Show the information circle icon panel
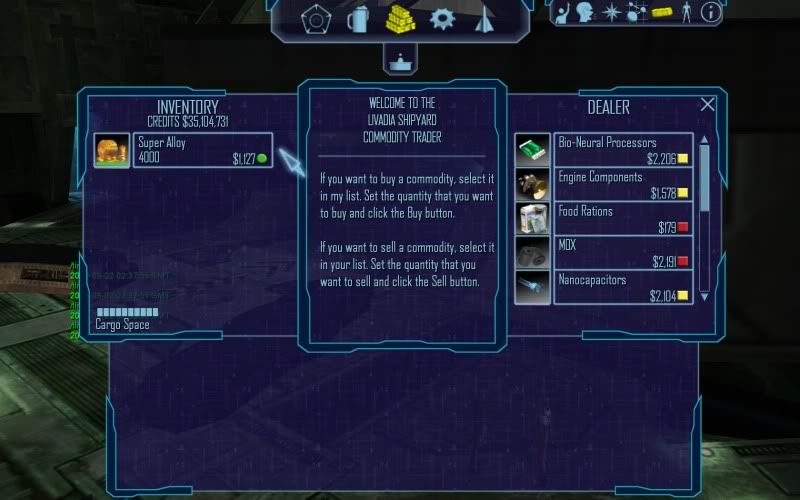Viewport: 800px width, 500px height. pyautogui.click(x=711, y=12)
